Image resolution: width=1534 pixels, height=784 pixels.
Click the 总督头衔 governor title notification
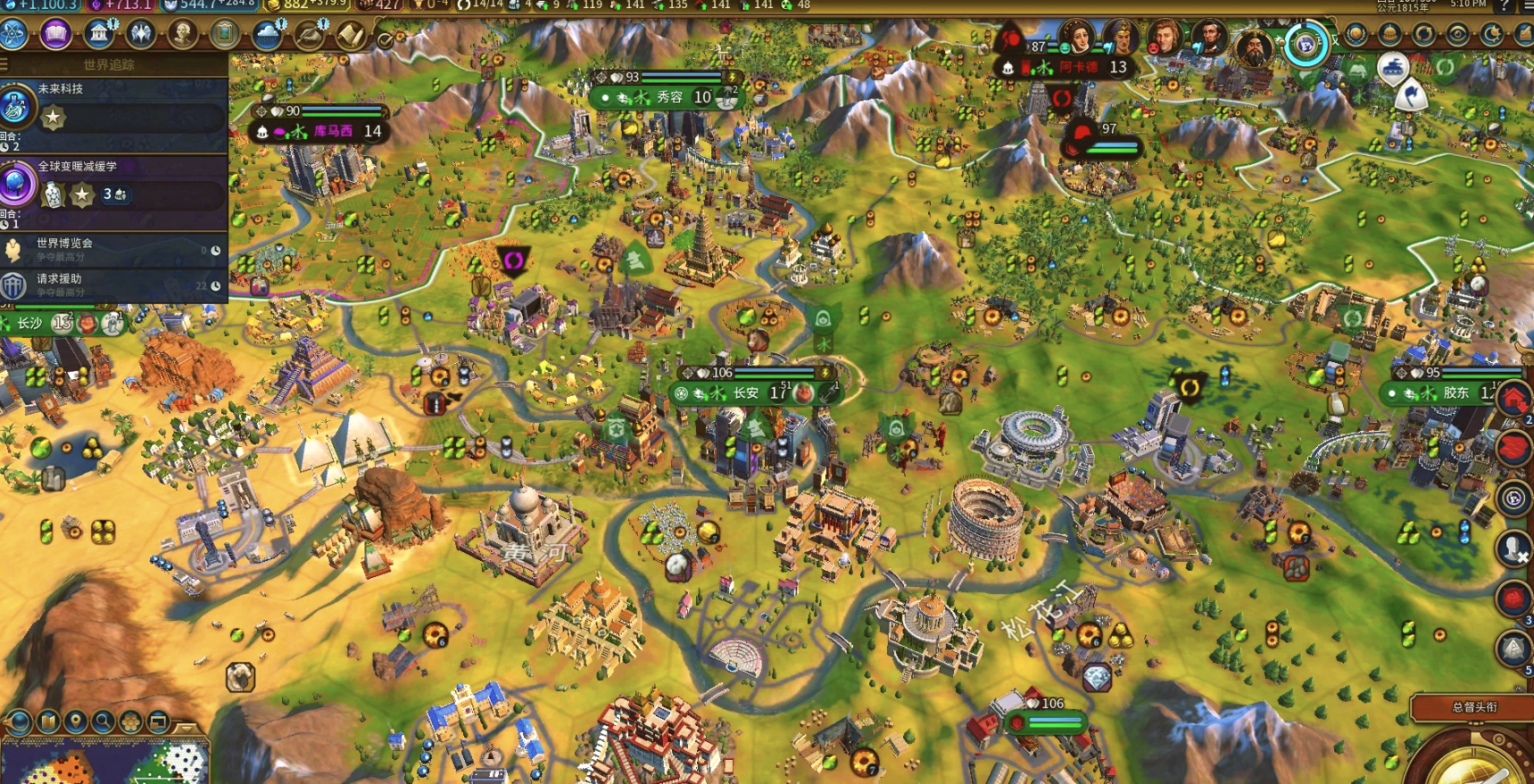(1474, 707)
